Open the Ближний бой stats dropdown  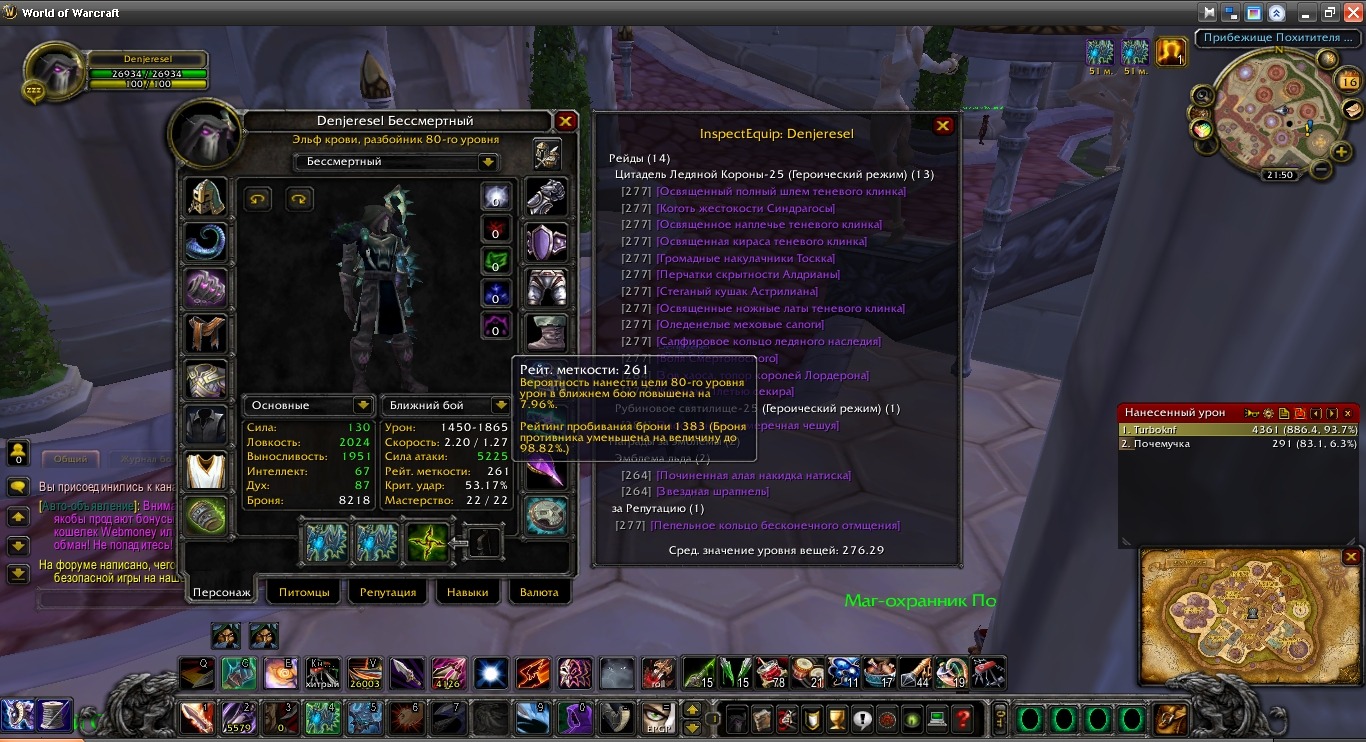(501, 406)
